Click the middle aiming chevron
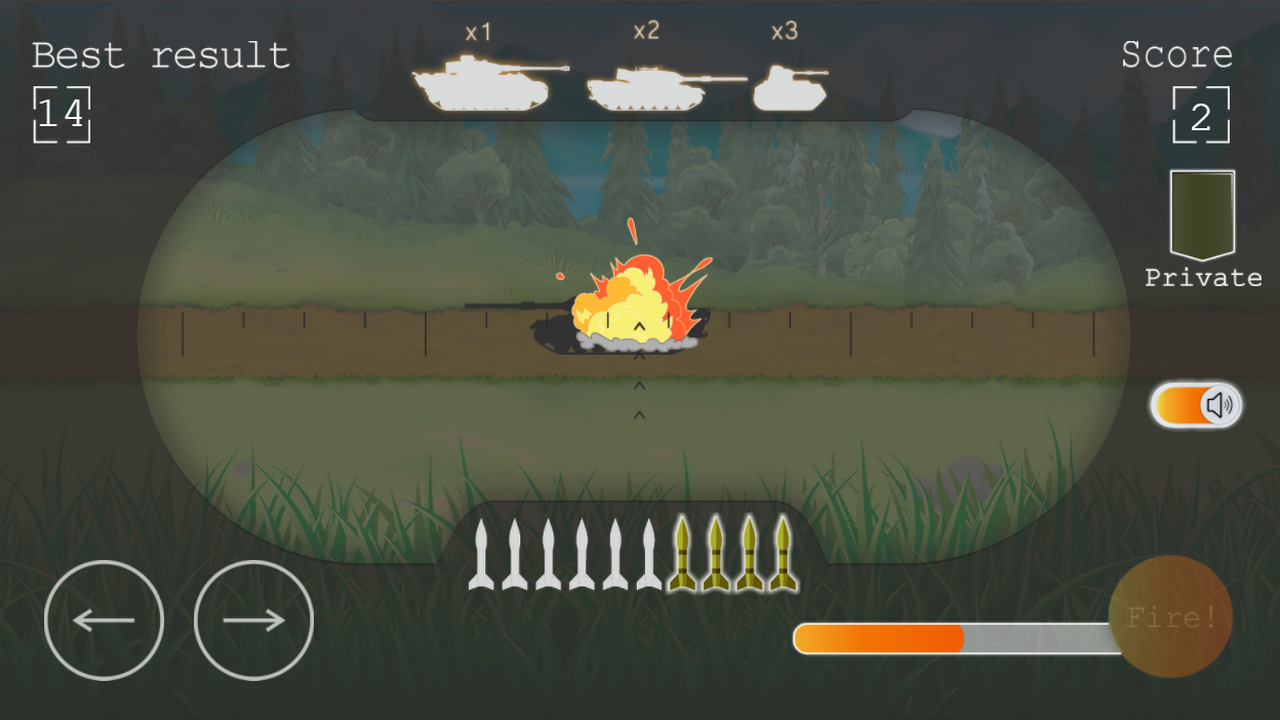 pos(638,384)
